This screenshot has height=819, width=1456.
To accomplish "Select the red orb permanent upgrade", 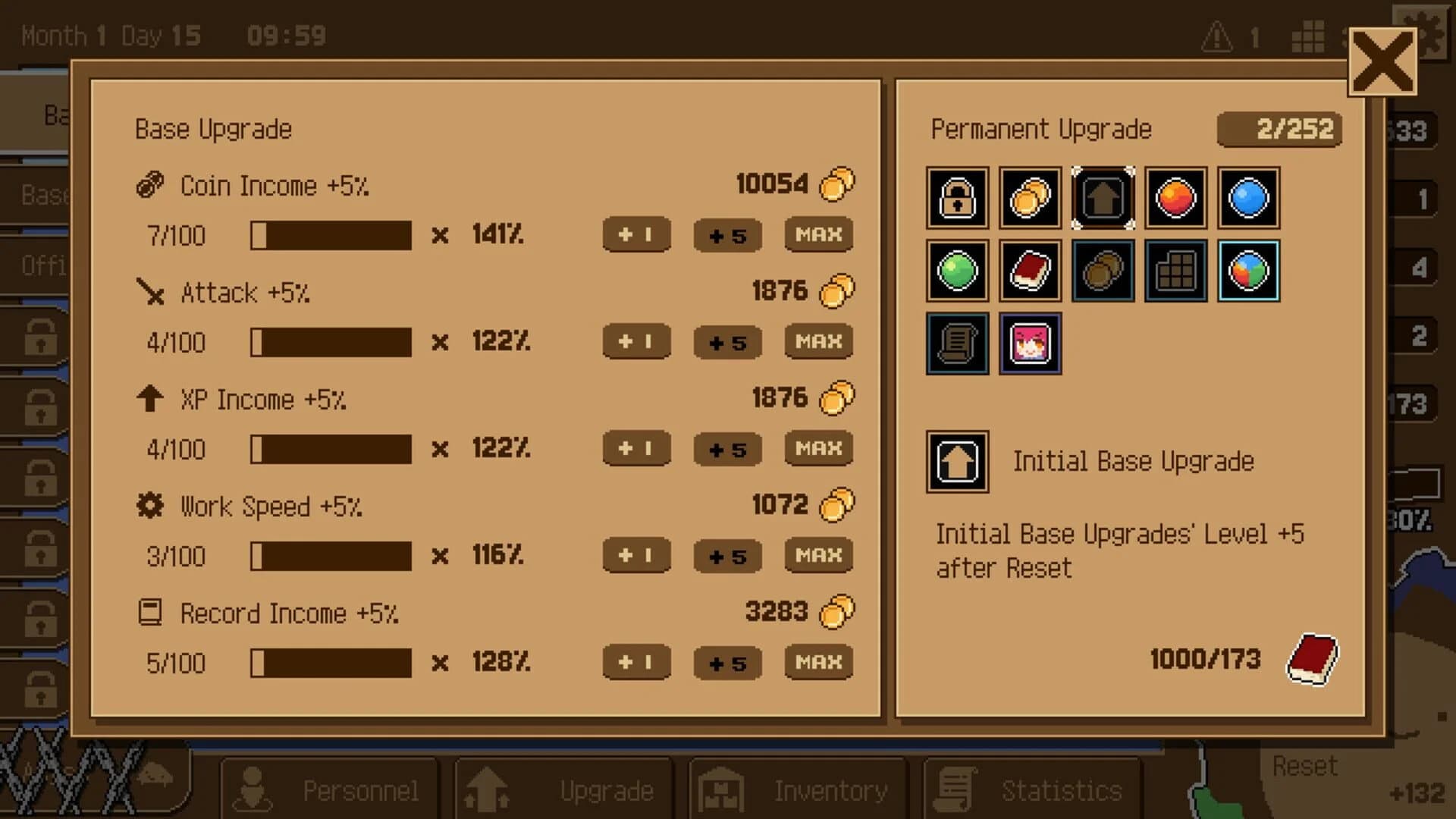I will [x=1175, y=199].
